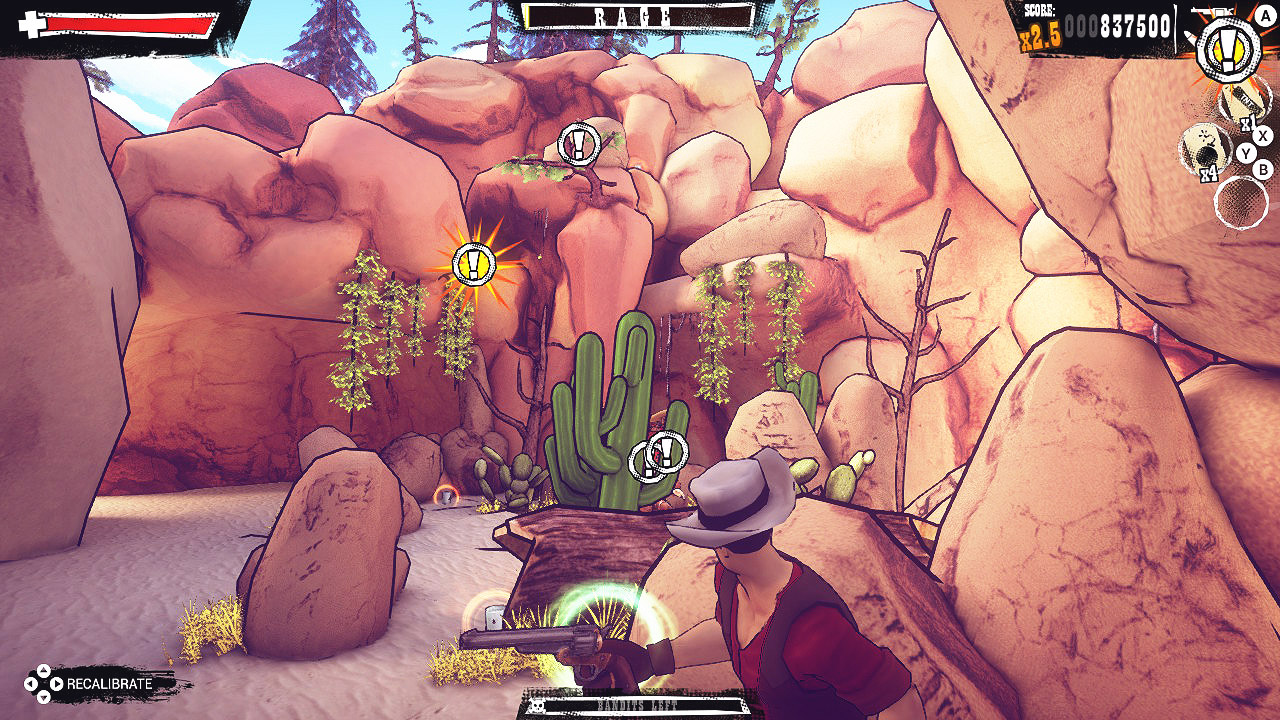The image size is (1280, 720).
Task: Click the exclamation marker on the rocky ledge
Action: click(x=577, y=145)
